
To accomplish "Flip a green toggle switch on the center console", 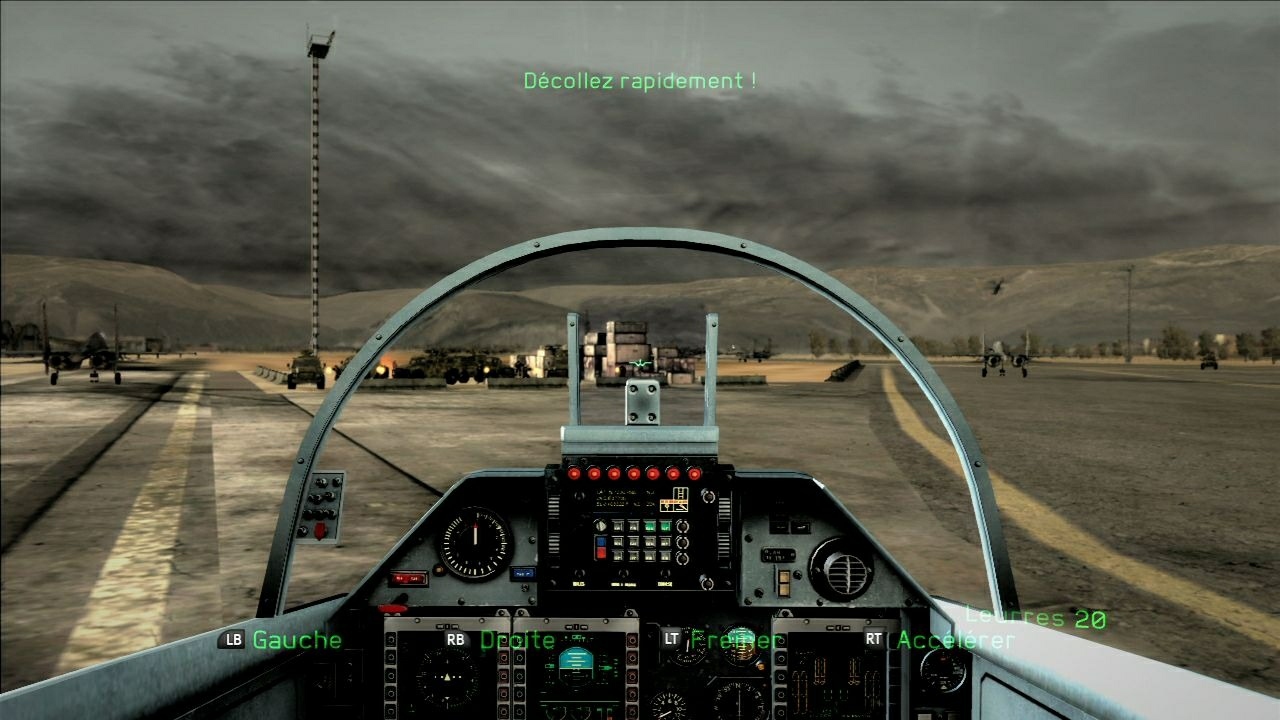I will 649,527.
